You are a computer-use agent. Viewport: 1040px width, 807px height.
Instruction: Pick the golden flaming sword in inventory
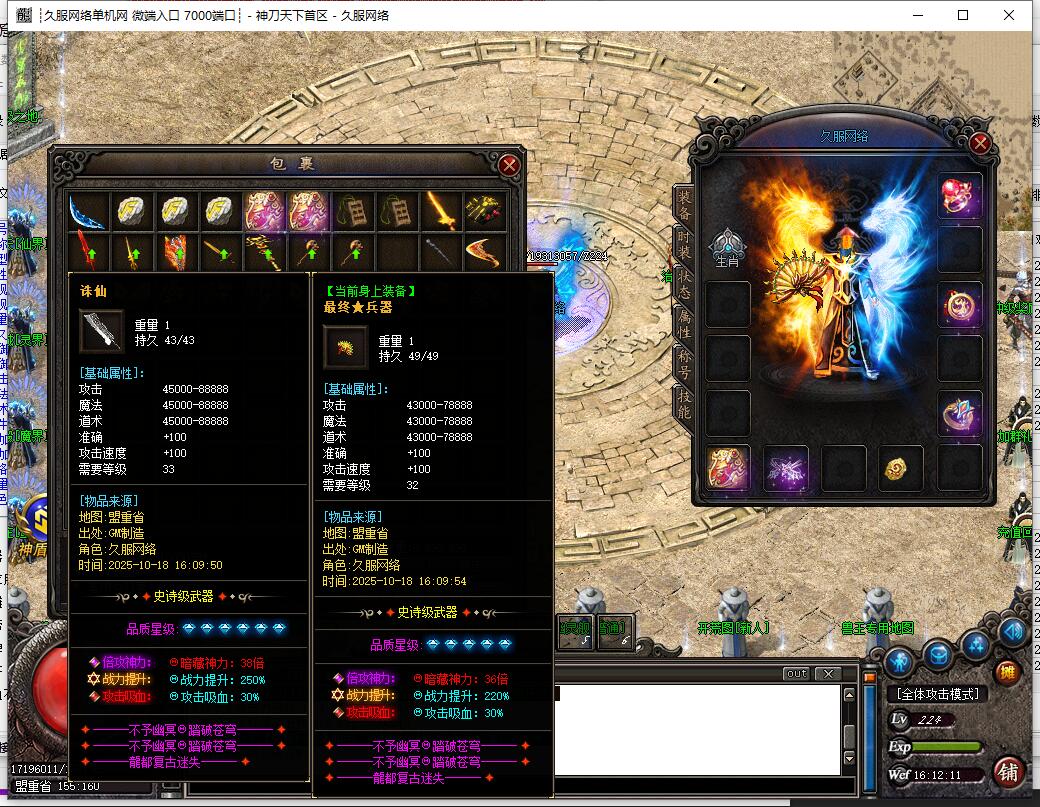click(x=441, y=210)
